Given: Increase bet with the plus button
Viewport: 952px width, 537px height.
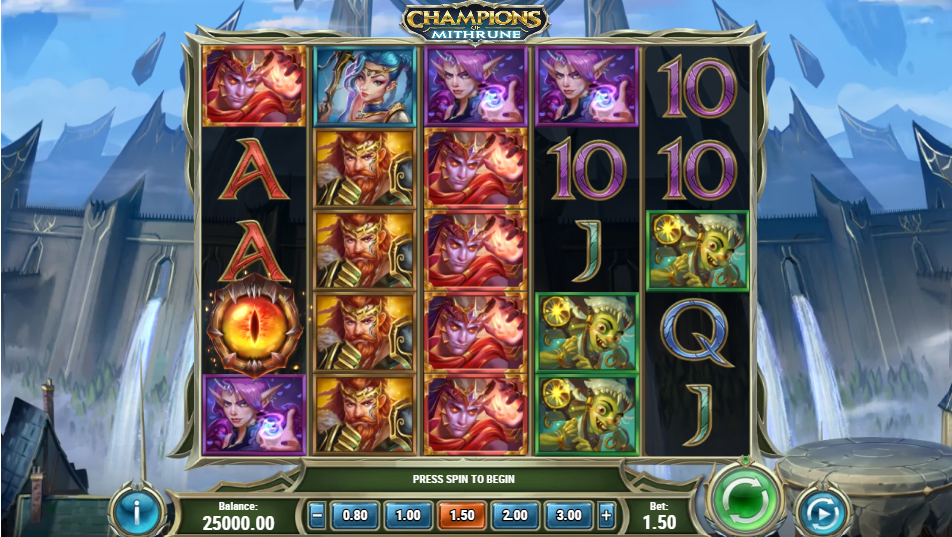Looking at the screenshot, I should coord(606,516).
